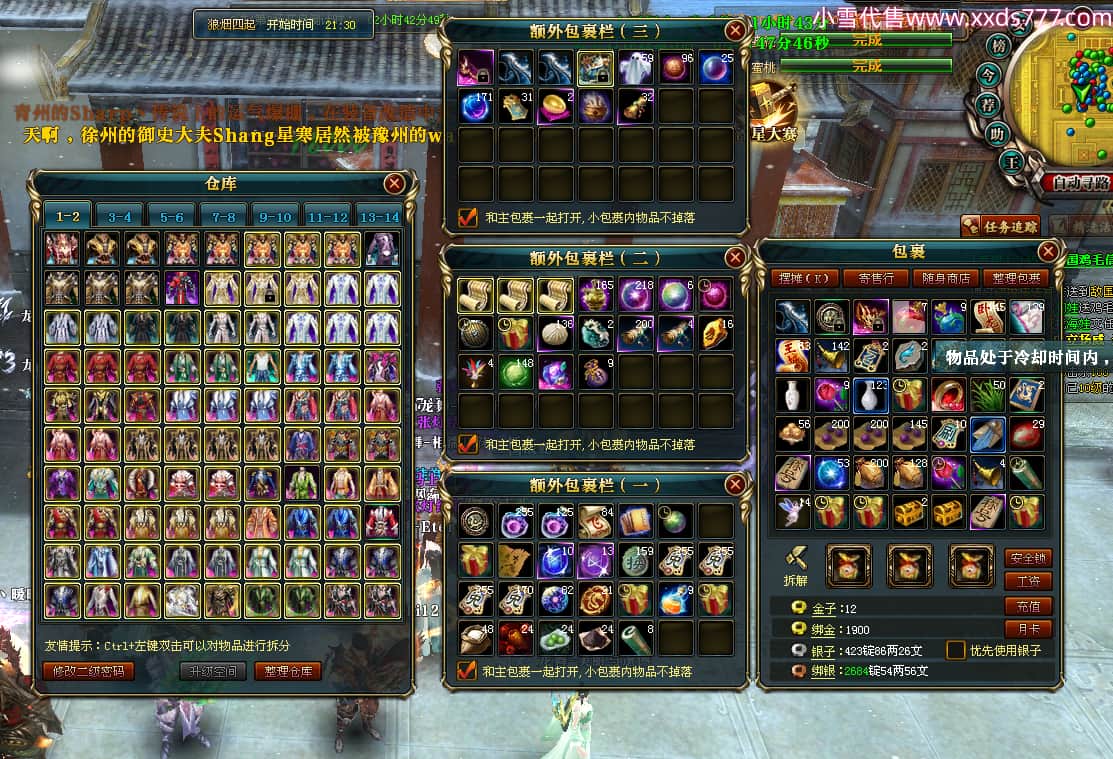The image size is (1113, 759).
Task: Open warehouse tab 13-14
Action: point(379,215)
